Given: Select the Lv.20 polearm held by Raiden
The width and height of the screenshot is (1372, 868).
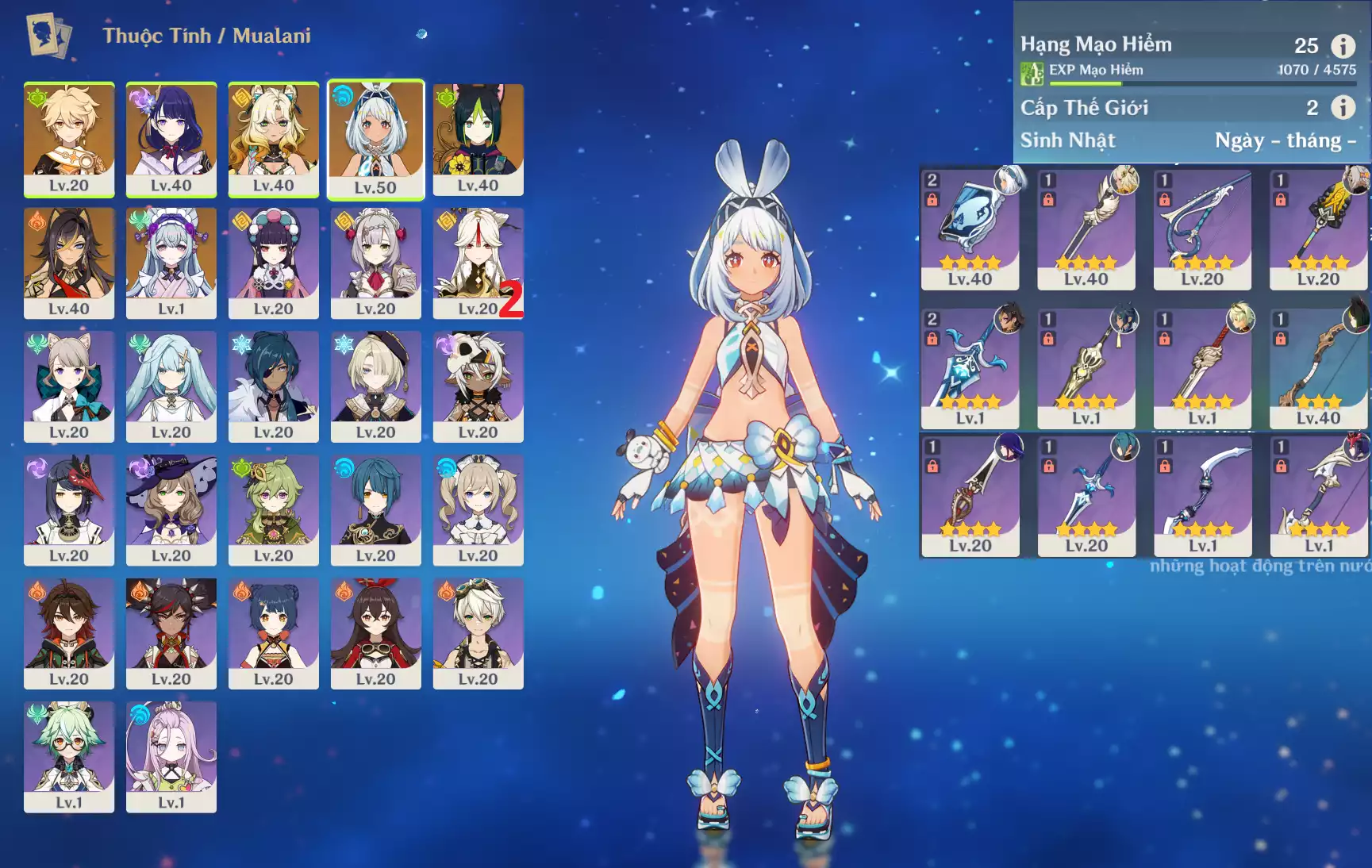Looking at the screenshot, I should point(970,496).
